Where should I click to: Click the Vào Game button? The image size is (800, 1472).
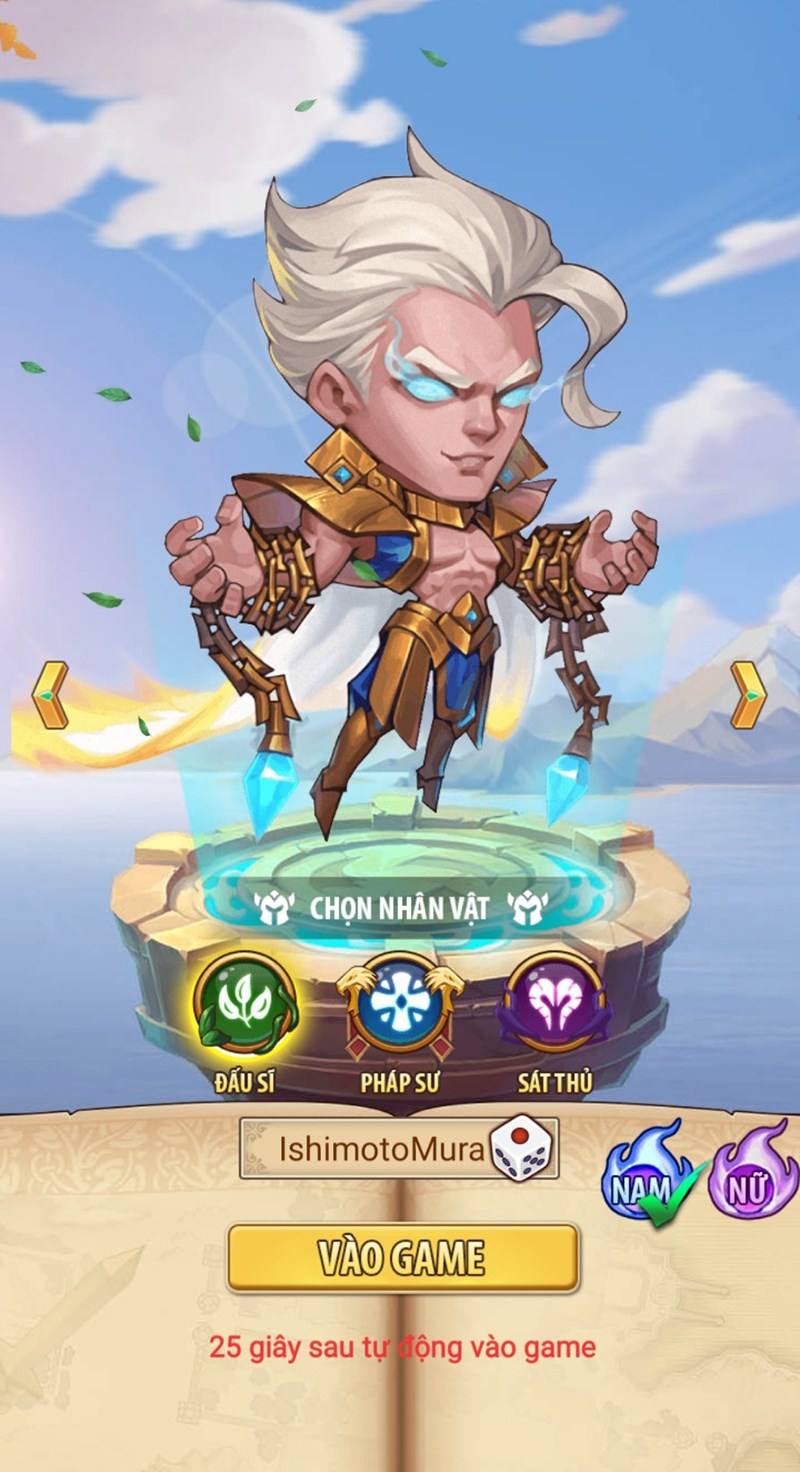pyautogui.click(x=402, y=1258)
